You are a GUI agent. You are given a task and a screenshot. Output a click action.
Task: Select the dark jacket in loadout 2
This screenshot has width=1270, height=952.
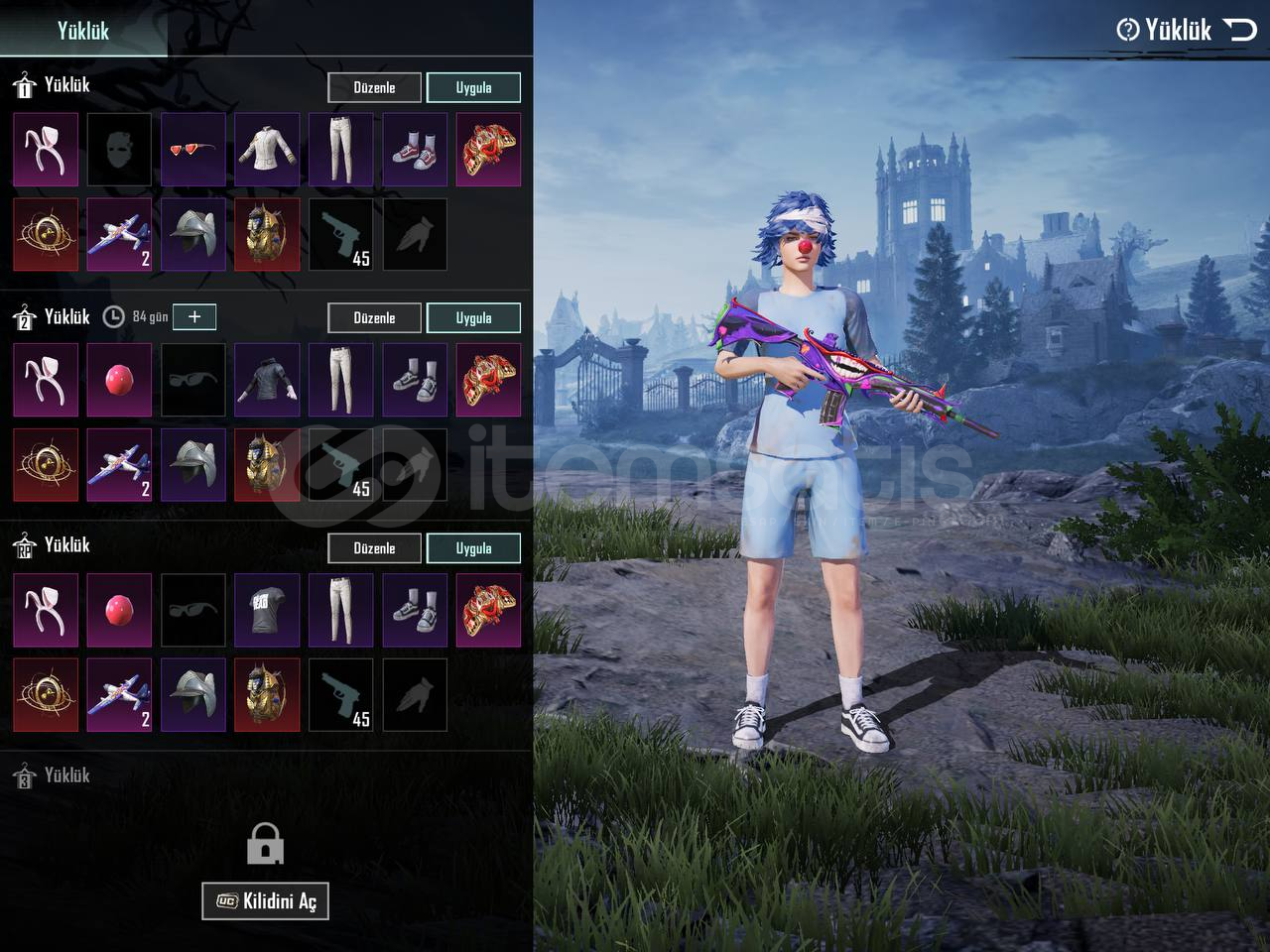pyautogui.click(x=267, y=380)
